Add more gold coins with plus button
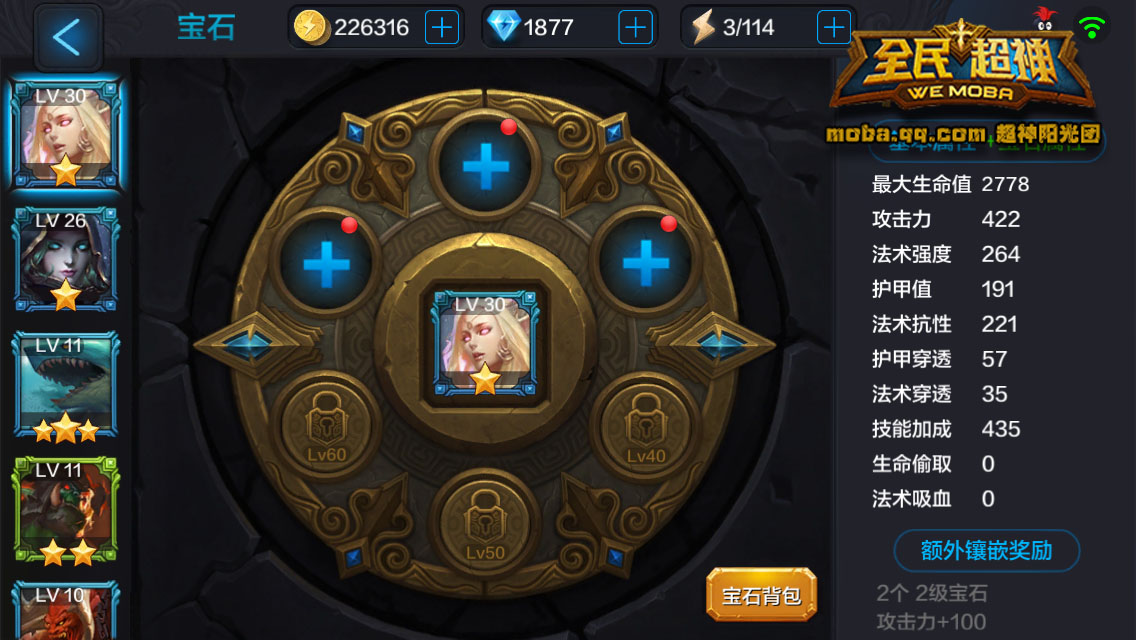This screenshot has width=1136, height=640. tap(441, 27)
